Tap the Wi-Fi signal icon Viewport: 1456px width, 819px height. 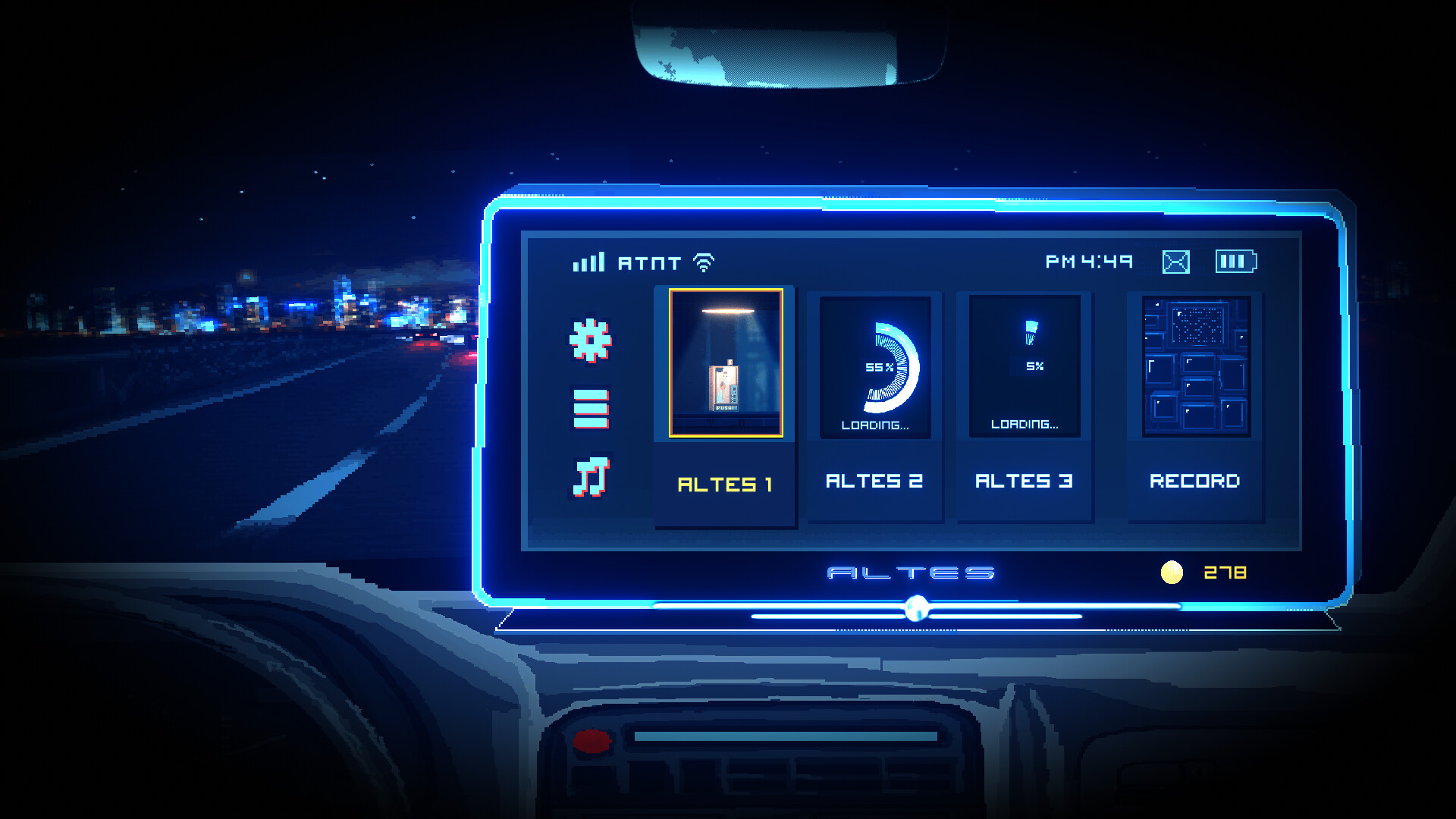705,262
